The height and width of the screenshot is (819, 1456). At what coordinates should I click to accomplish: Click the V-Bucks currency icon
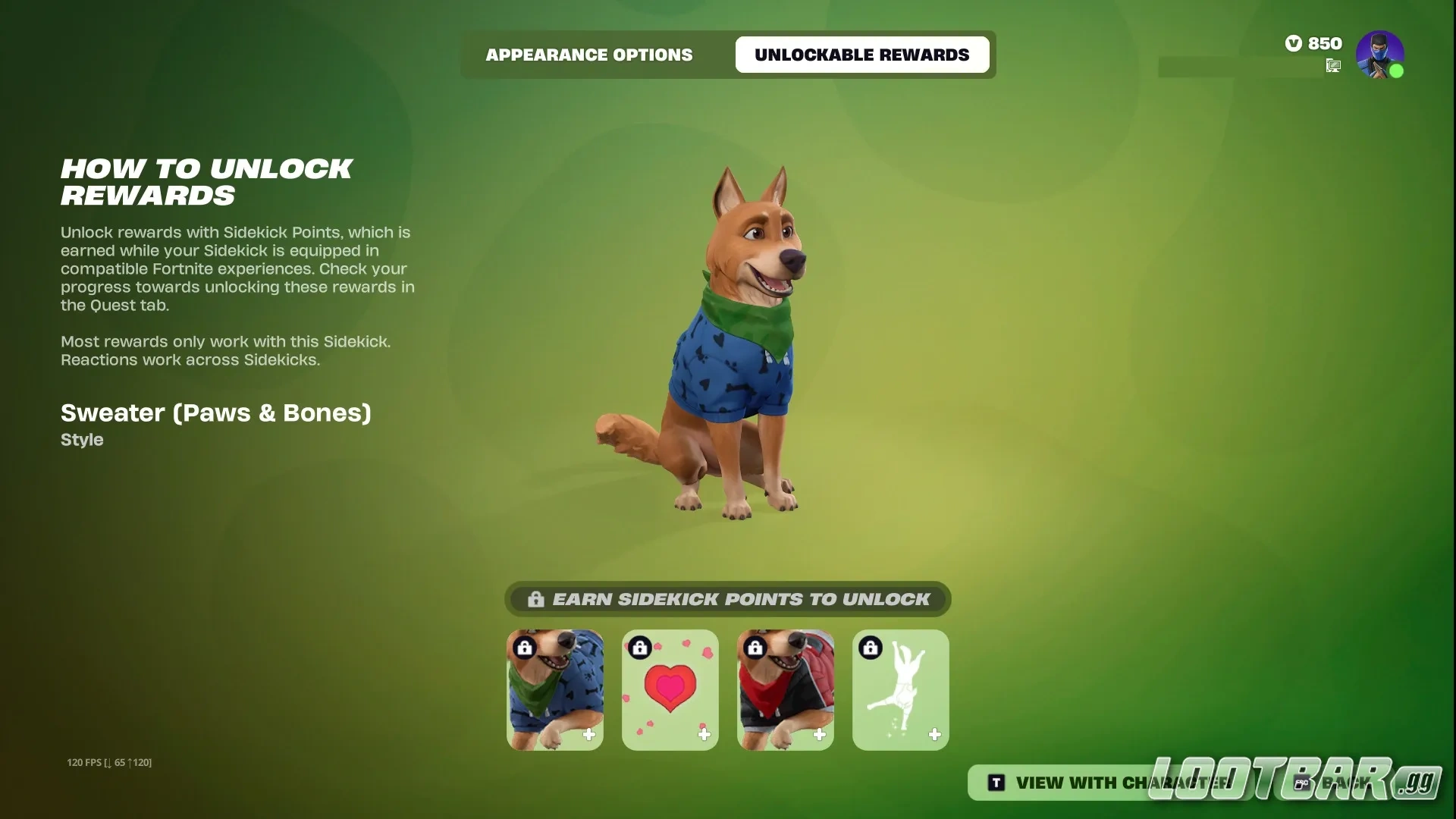pyautogui.click(x=1293, y=43)
